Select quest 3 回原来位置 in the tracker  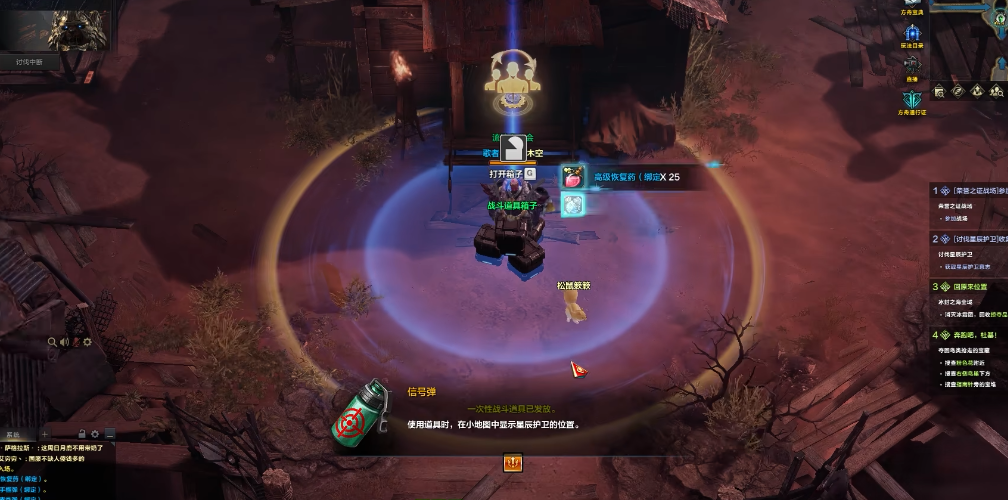(x=970, y=287)
